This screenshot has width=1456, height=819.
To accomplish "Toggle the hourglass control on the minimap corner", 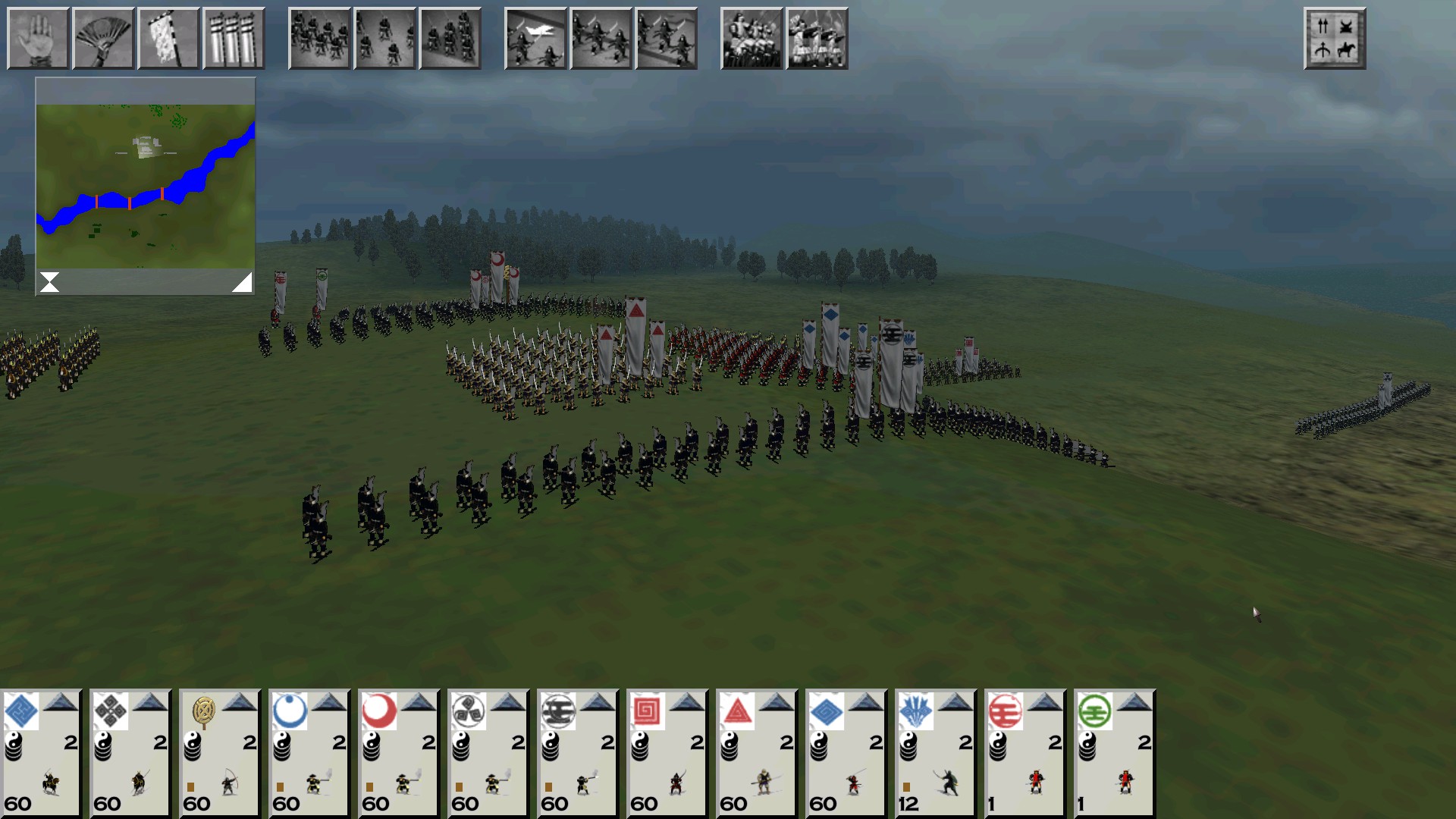I will click(x=49, y=281).
